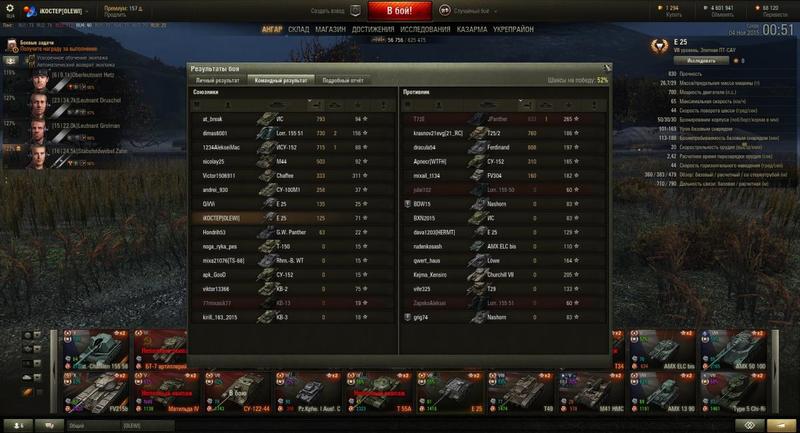Close the battle results window
Viewport: 800px width, 433px height.
click(x=606, y=67)
